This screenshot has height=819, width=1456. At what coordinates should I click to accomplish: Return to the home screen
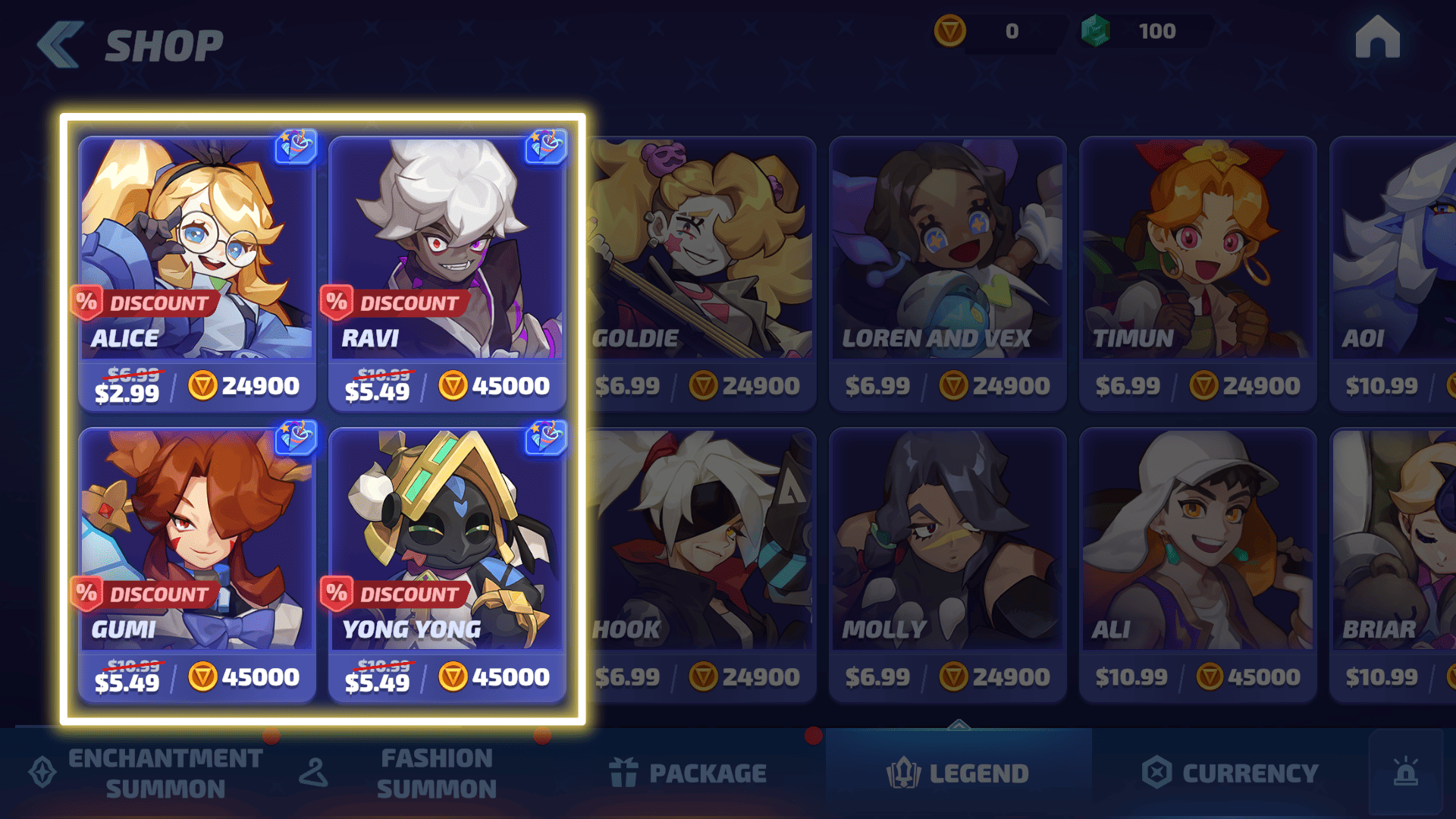click(x=1377, y=38)
